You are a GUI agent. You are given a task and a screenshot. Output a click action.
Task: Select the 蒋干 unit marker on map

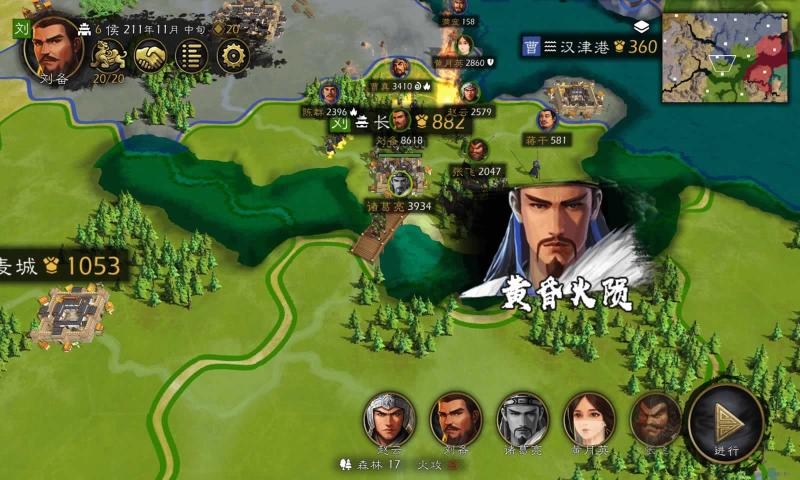point(546,121)
